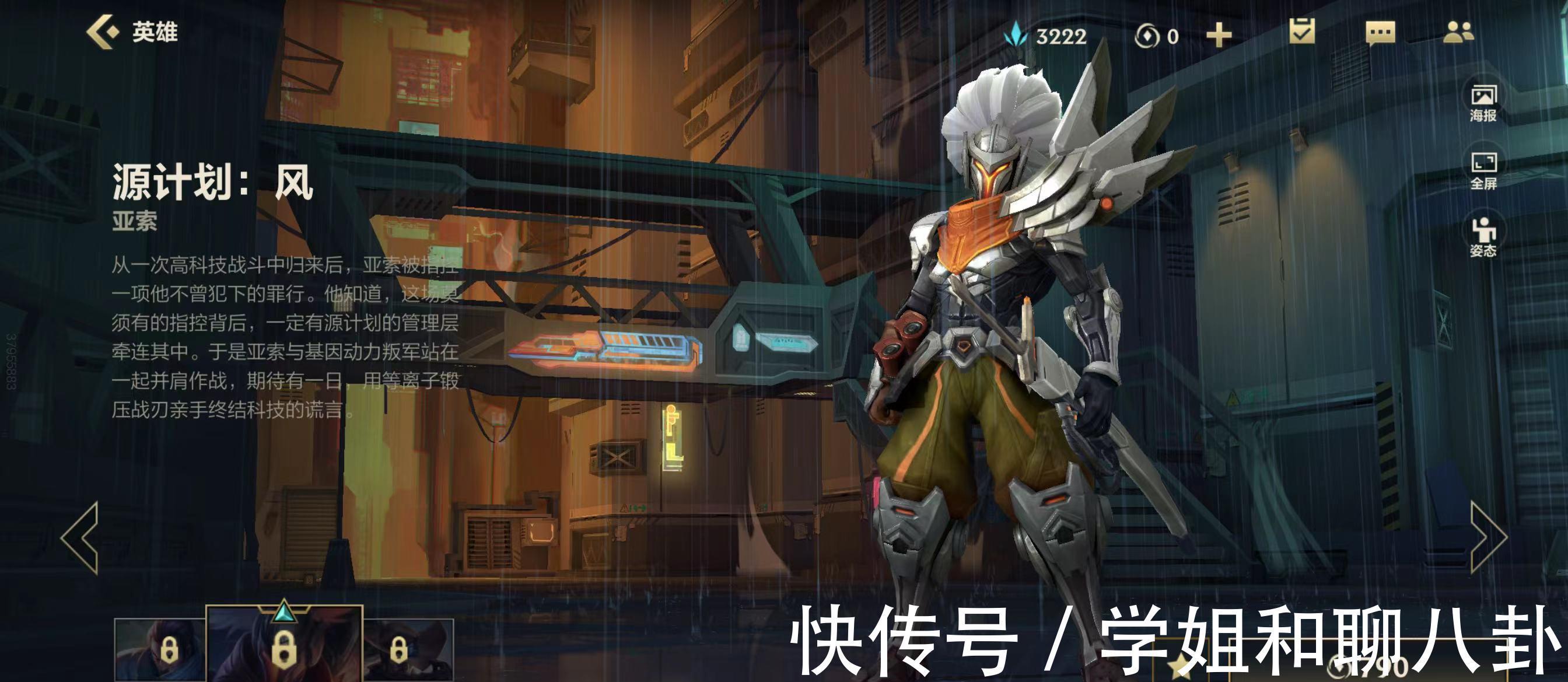Open the missions checklist icon

click(1302, 31)
